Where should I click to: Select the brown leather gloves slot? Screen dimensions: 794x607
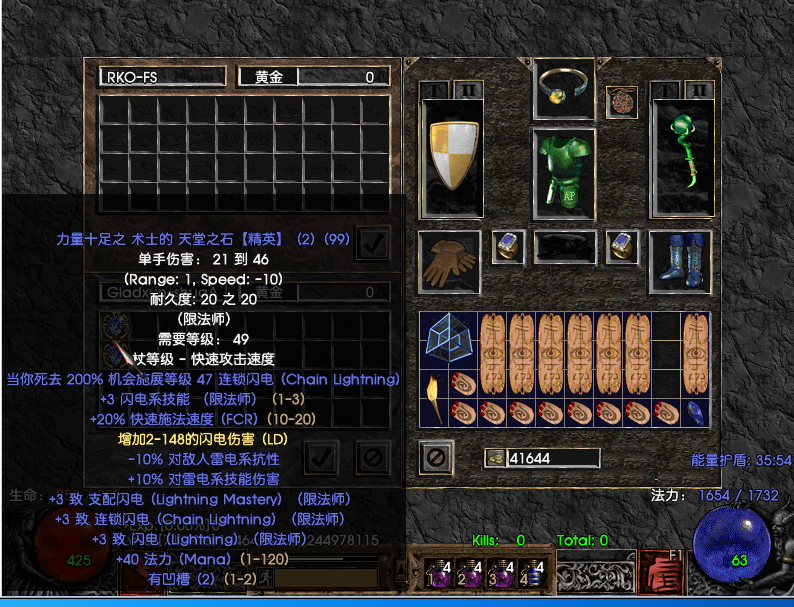coord(449,259)
